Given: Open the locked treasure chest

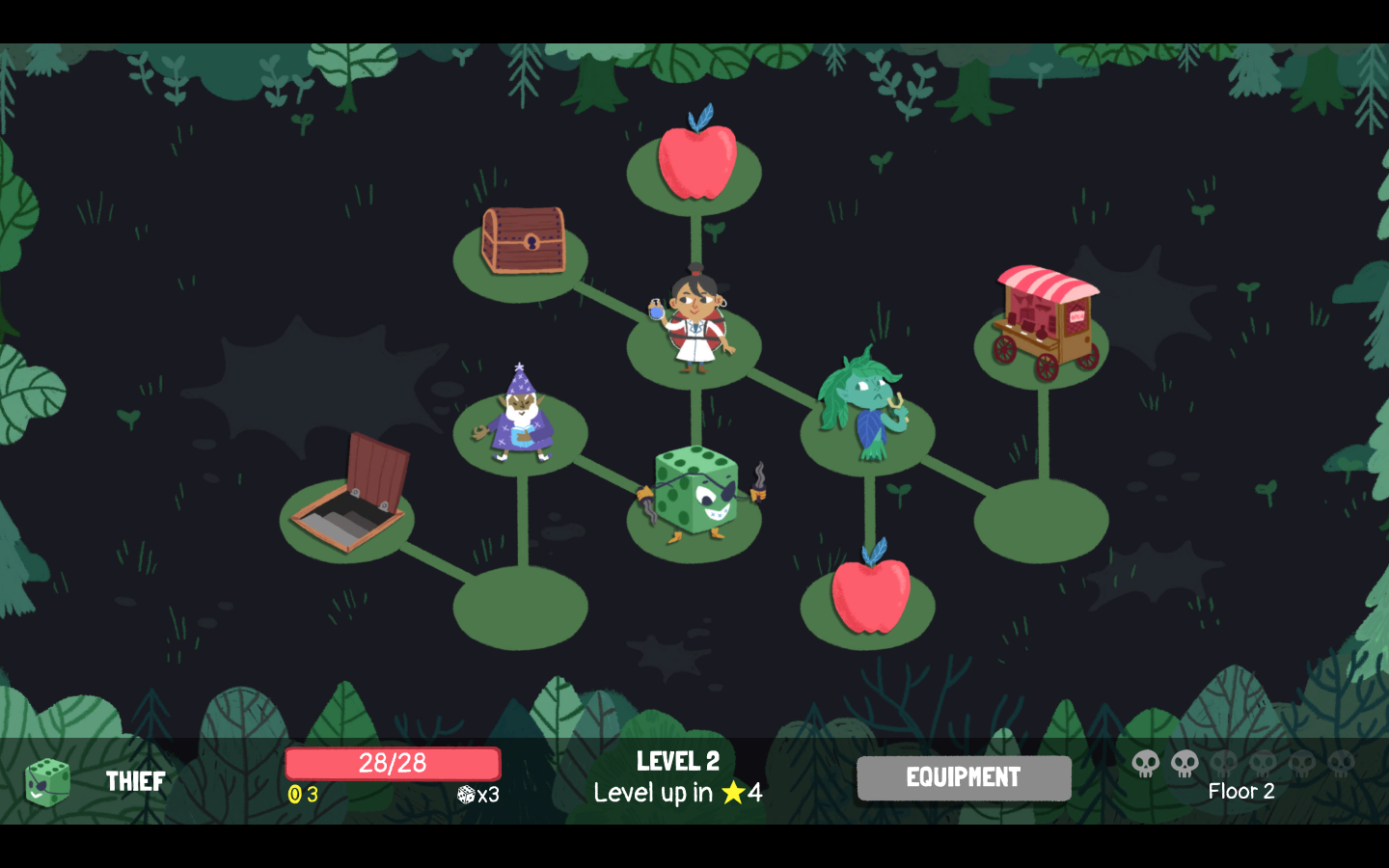Looking at the screenshot, I should 524,241.
